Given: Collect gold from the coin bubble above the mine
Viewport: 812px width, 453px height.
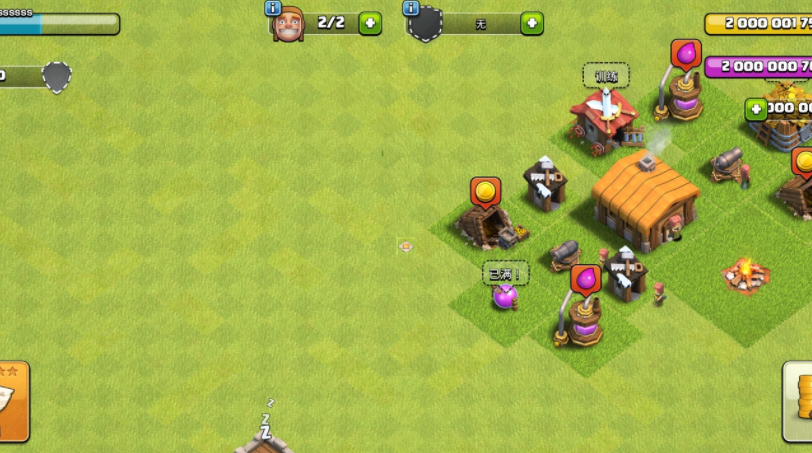Looking at the screenshot, I should (x=485, y=191).
